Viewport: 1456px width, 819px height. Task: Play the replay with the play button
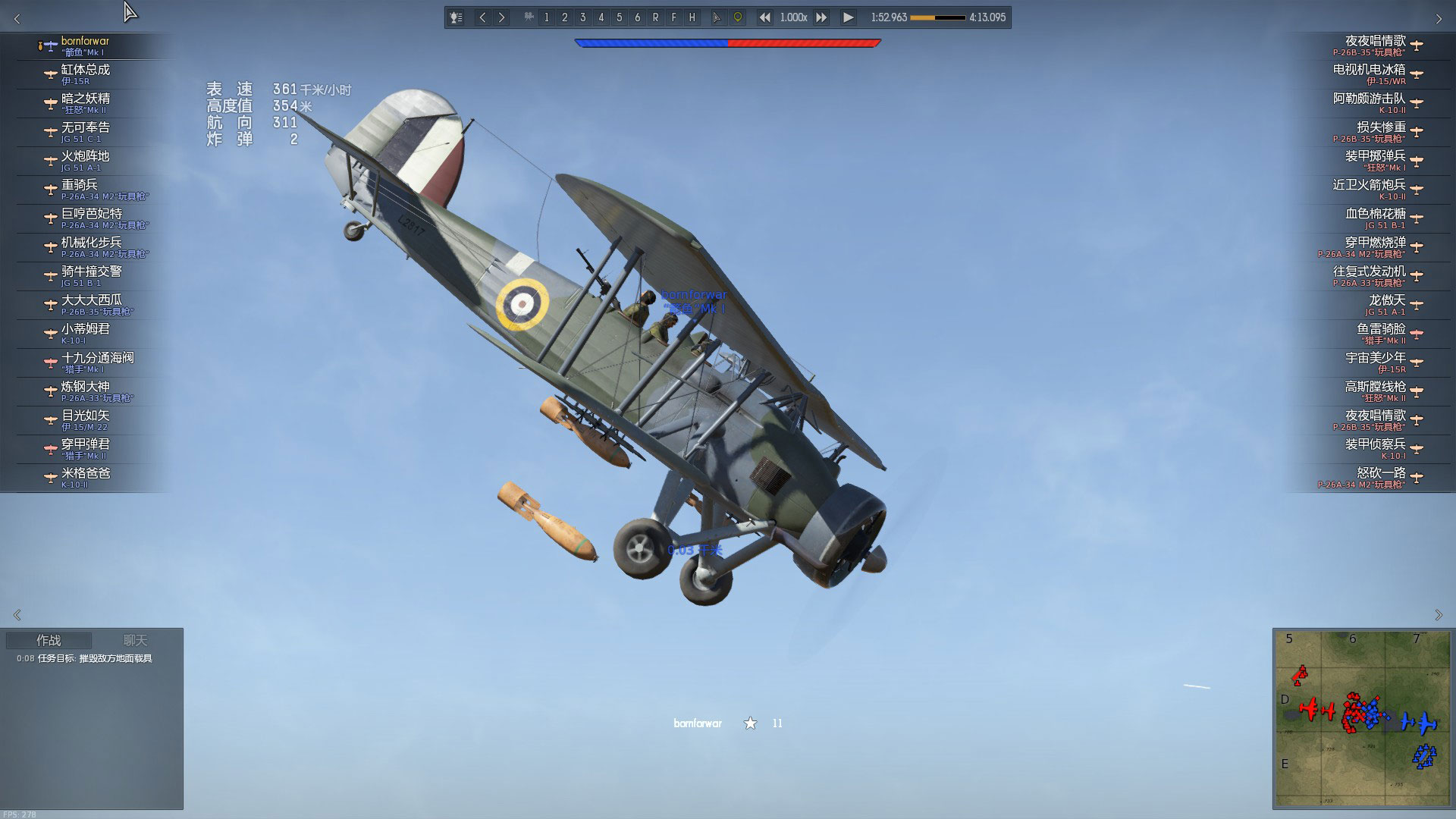pos(848,17)
